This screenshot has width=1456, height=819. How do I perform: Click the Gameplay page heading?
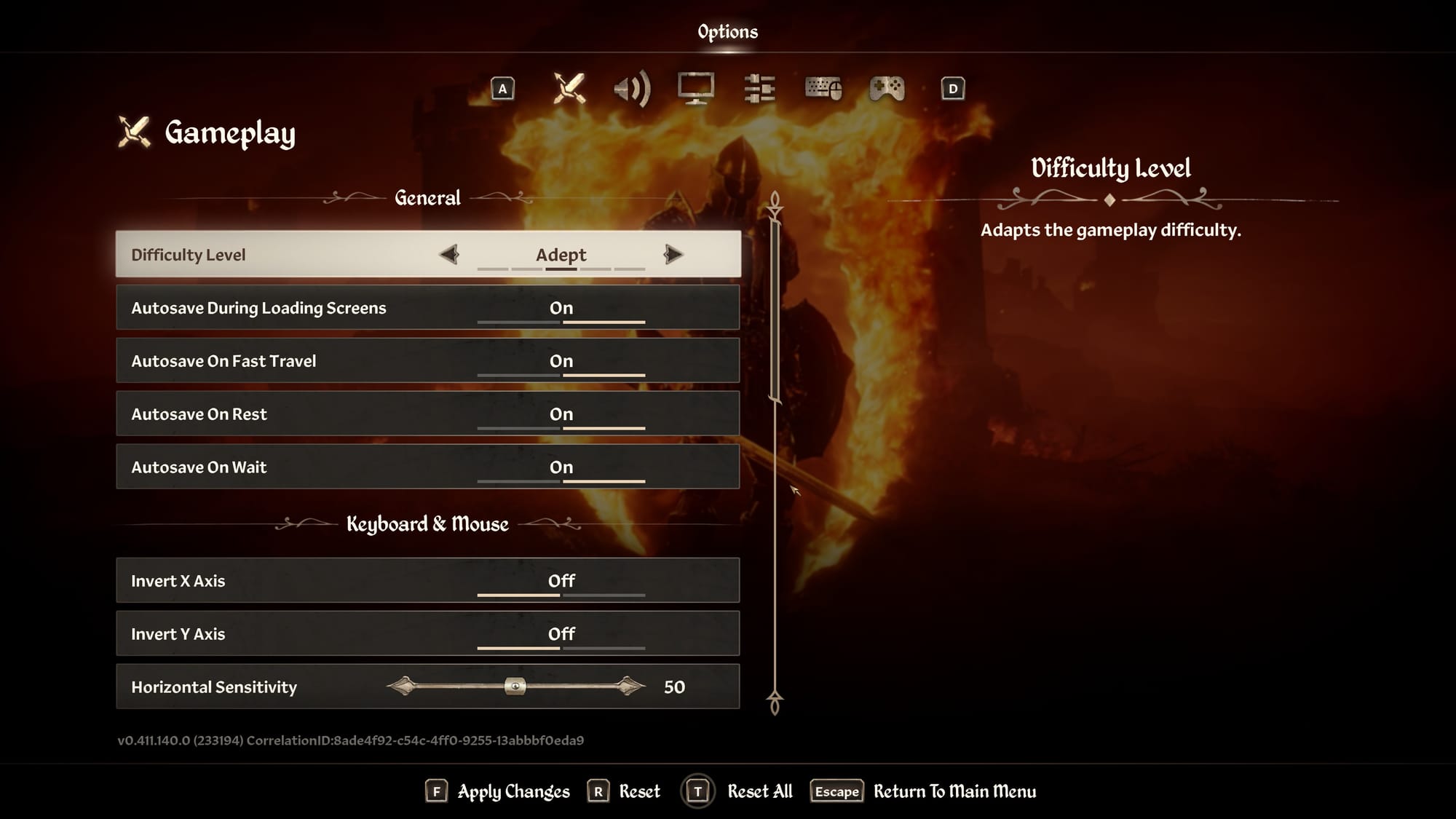click(x=229, y=132)
